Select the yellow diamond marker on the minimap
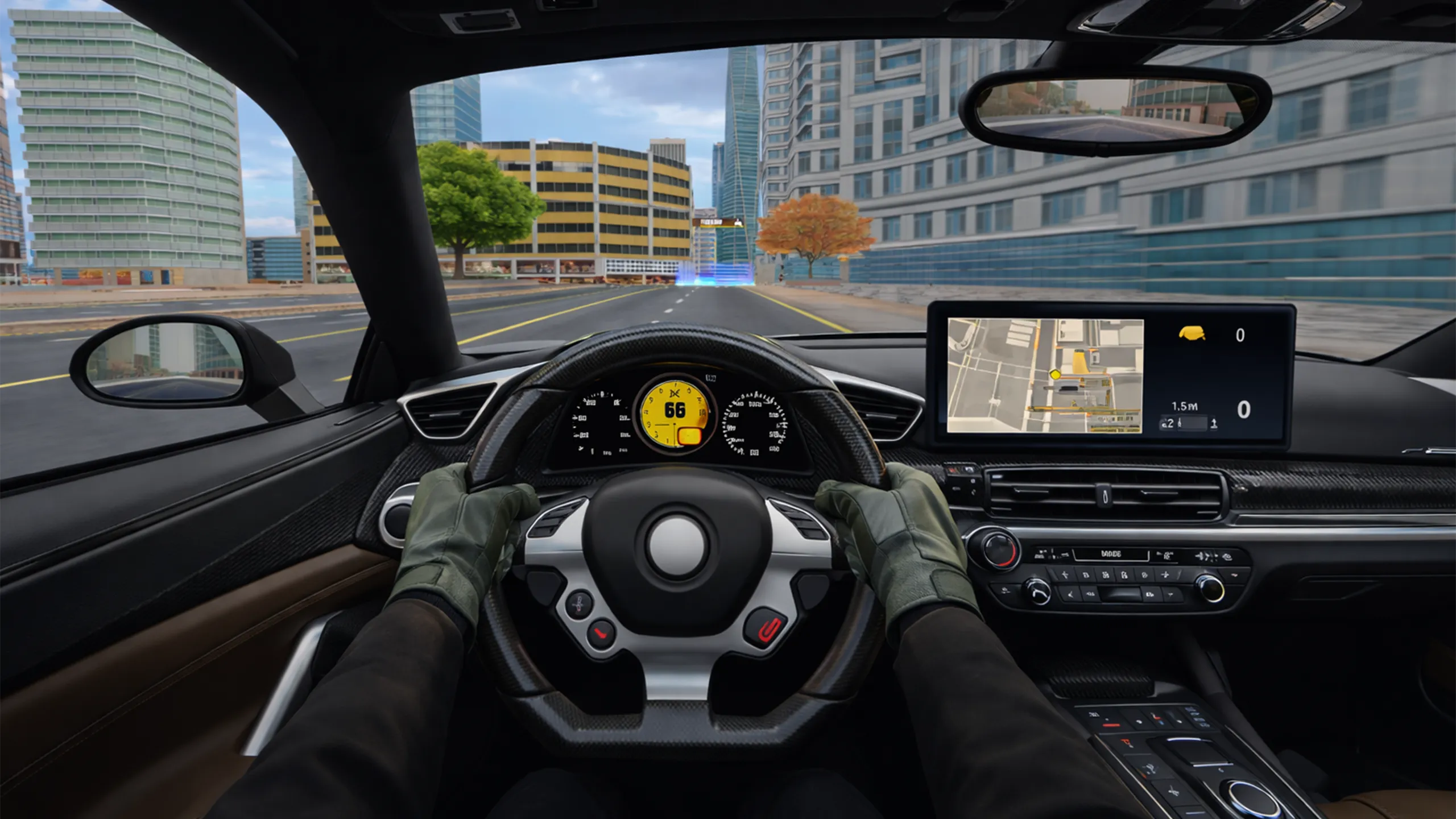This screenshot has height=819, width=1456. (1055, 374)
